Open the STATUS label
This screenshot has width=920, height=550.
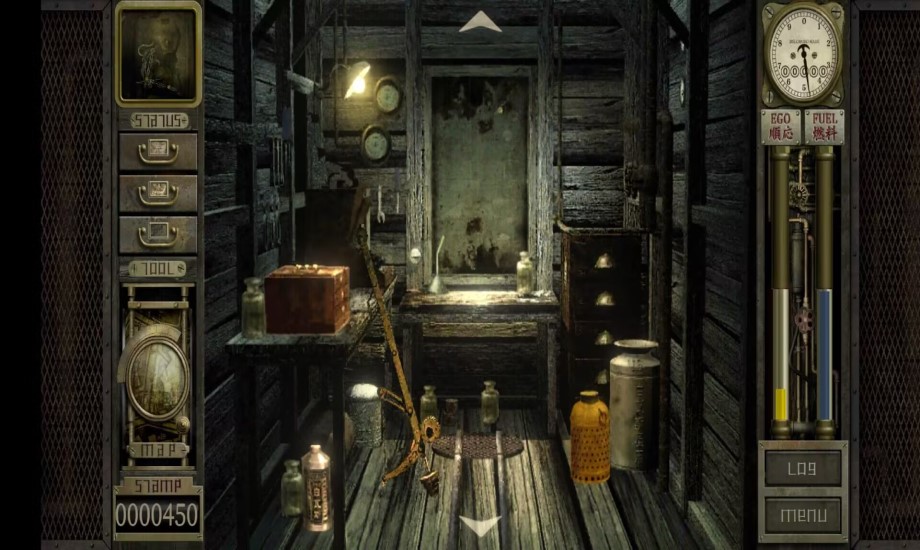tap(158, 120)
